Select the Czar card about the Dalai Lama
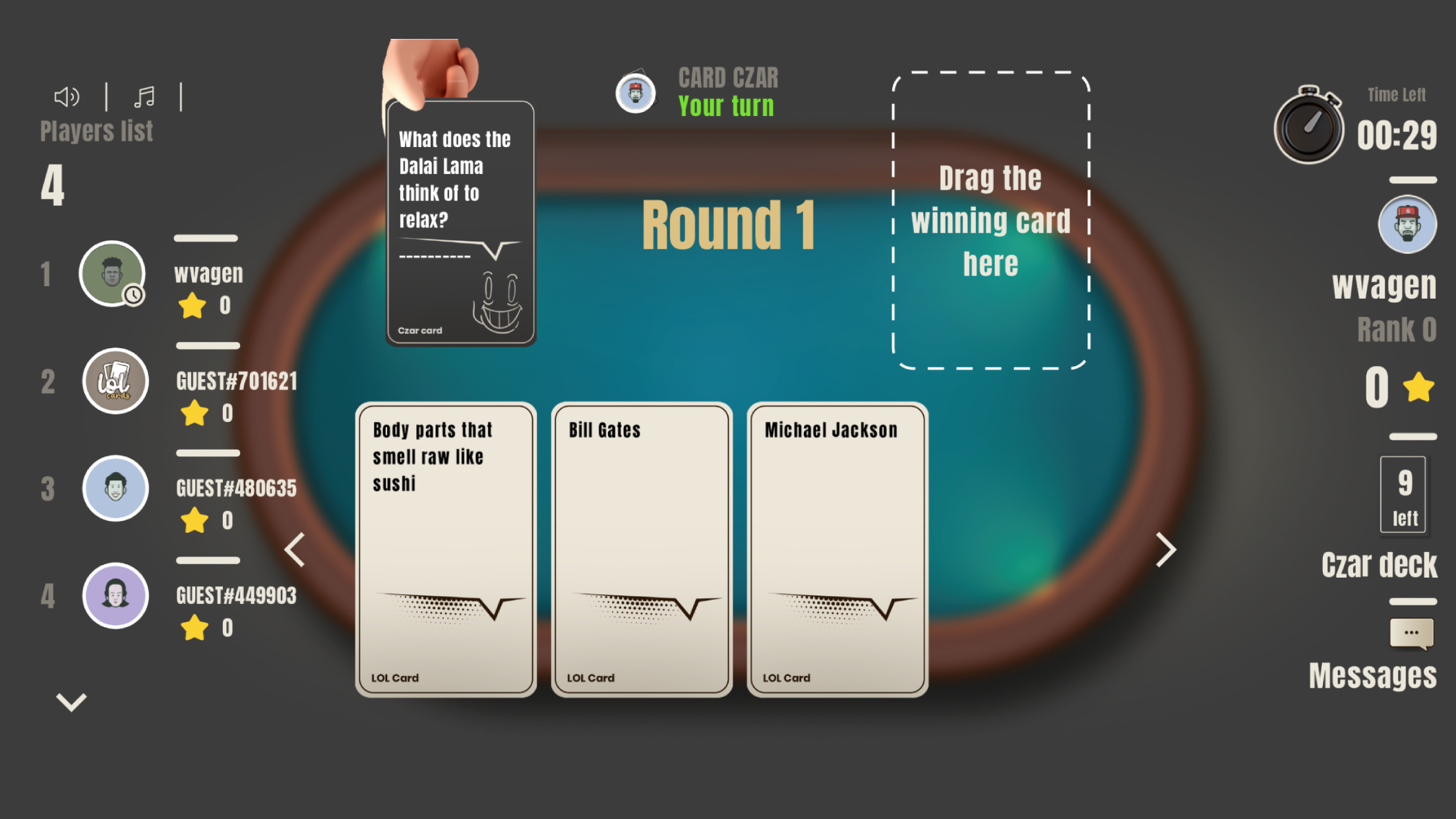 click(460, 221)
